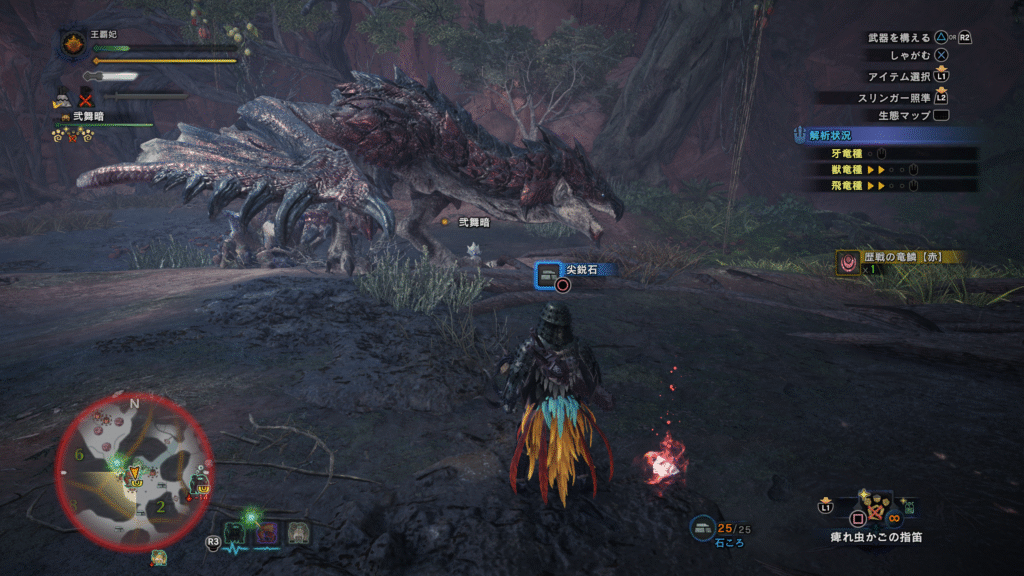Select the 石ころ slinger ammo icon
This screenshot has width=1024, height=576.
tap(704, 526)
